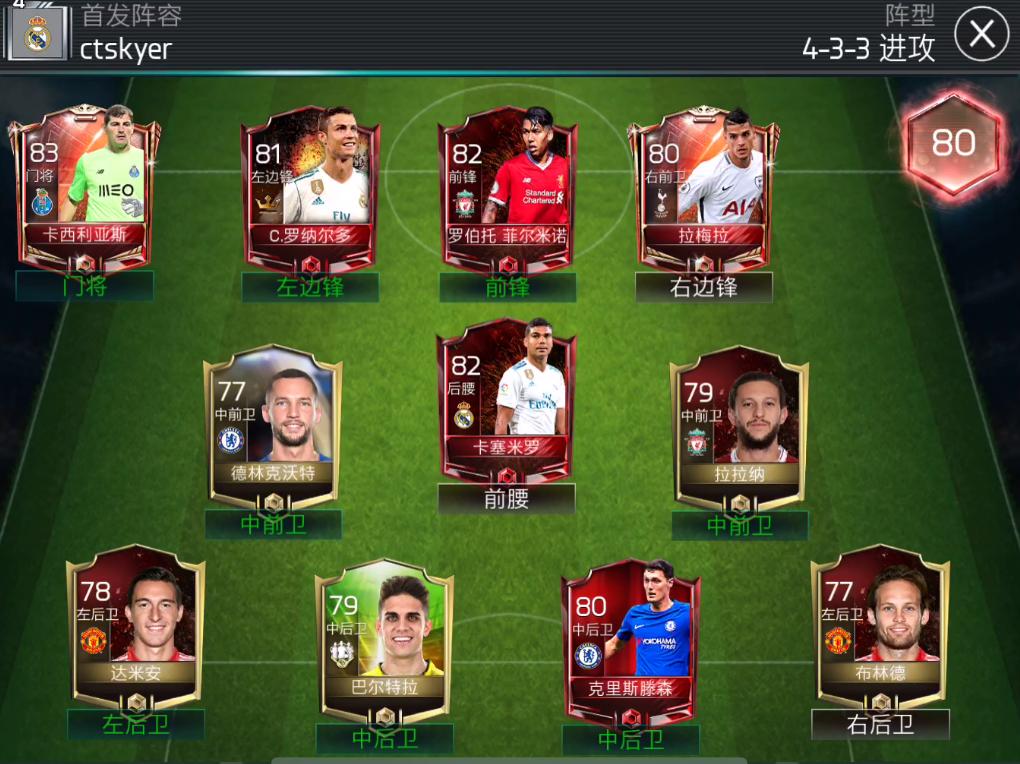
Task: Click the 左边锋 position label
Action: 310,287
